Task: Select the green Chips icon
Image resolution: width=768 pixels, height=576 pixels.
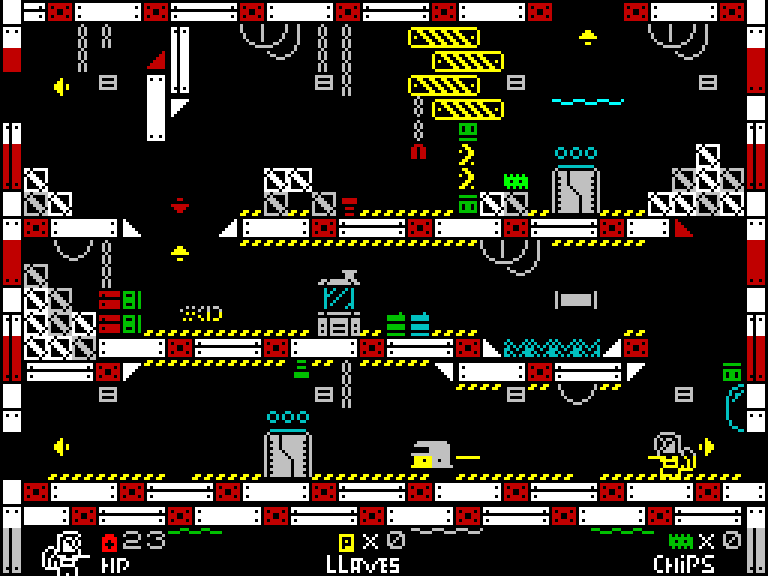Action: pyautogui.click(x=681, y=542)
